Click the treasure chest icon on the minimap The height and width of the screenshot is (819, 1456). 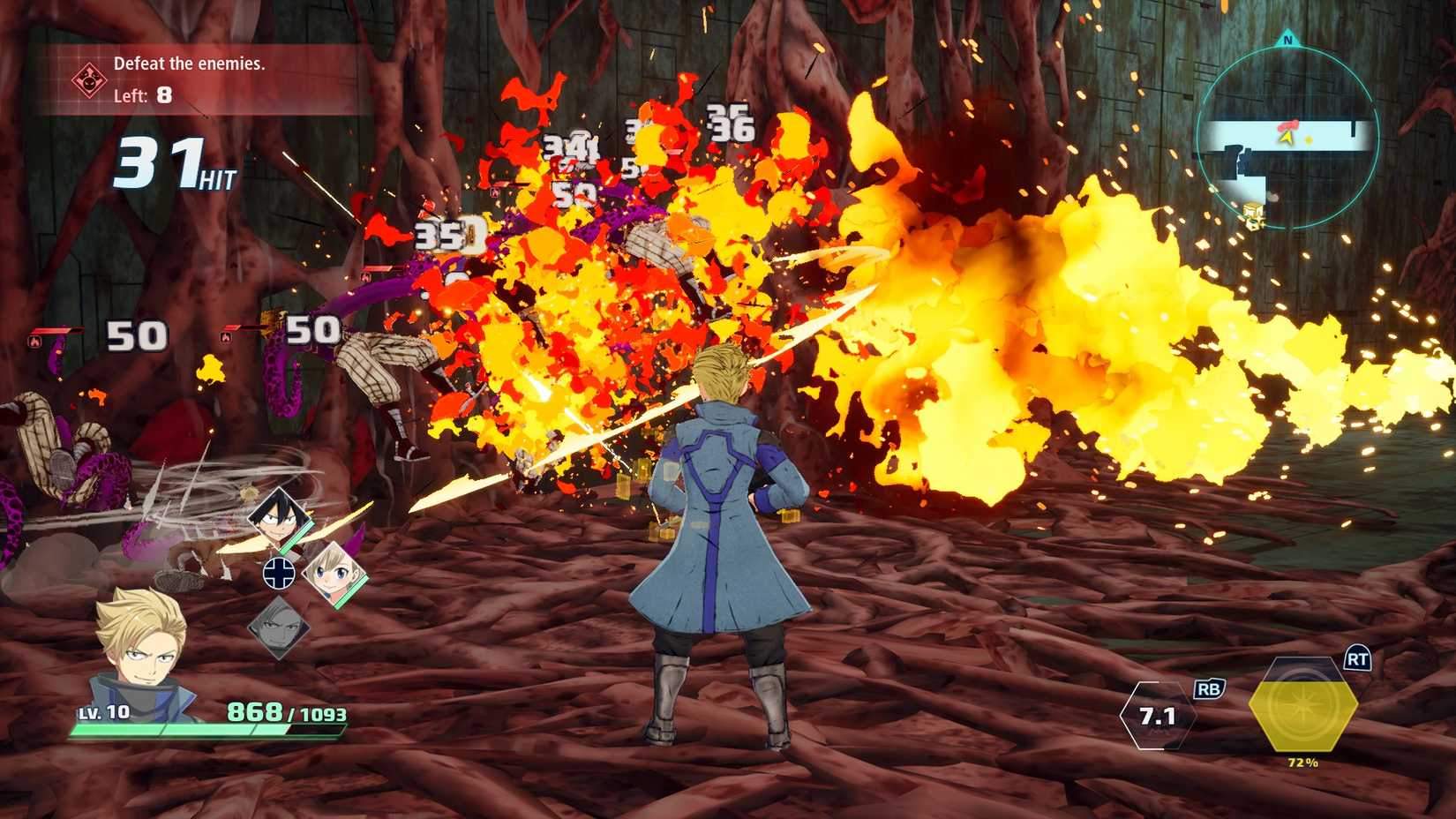click(1251, 210)
